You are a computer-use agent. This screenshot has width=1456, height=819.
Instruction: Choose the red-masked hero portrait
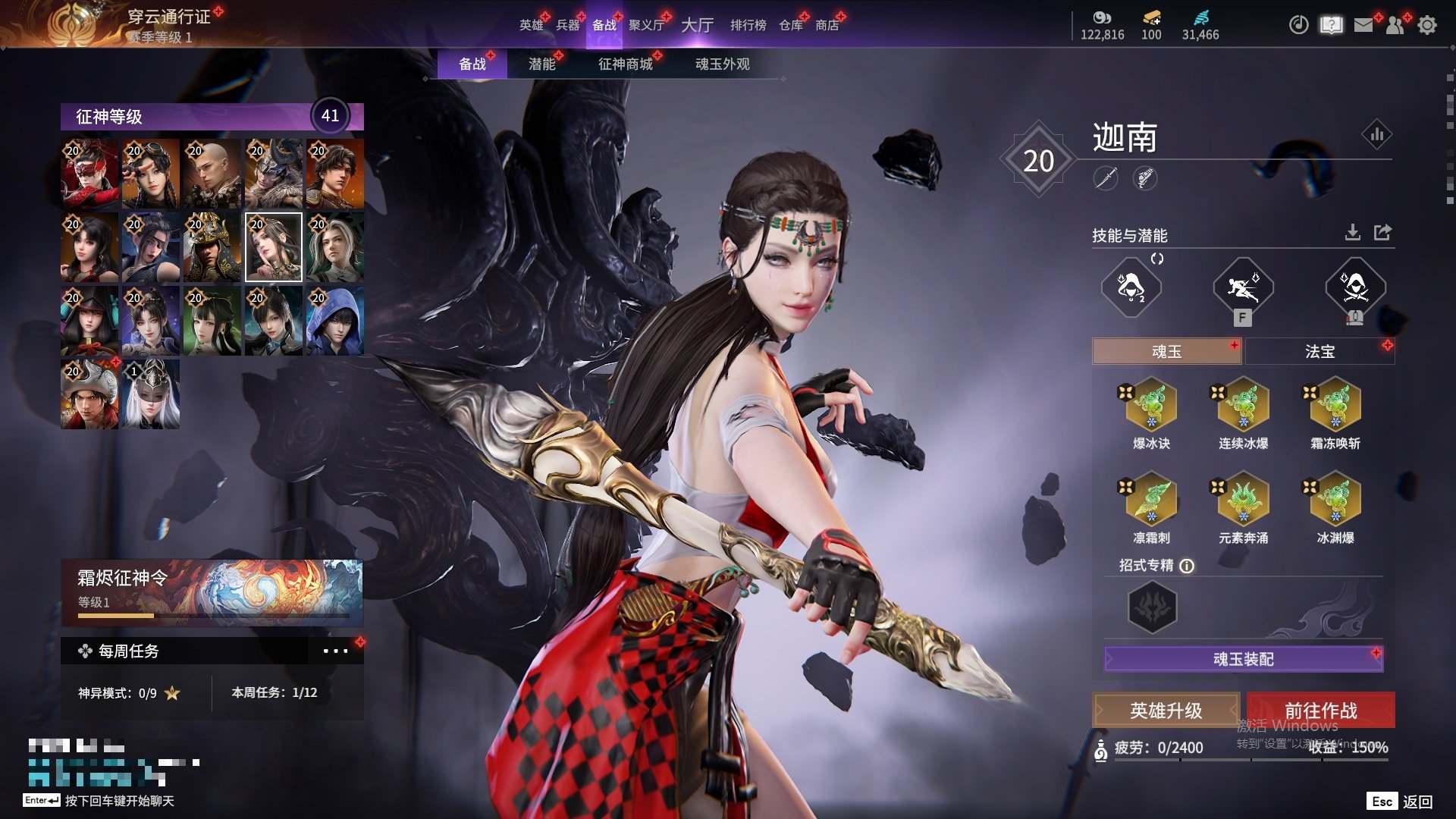coord(89,173)
